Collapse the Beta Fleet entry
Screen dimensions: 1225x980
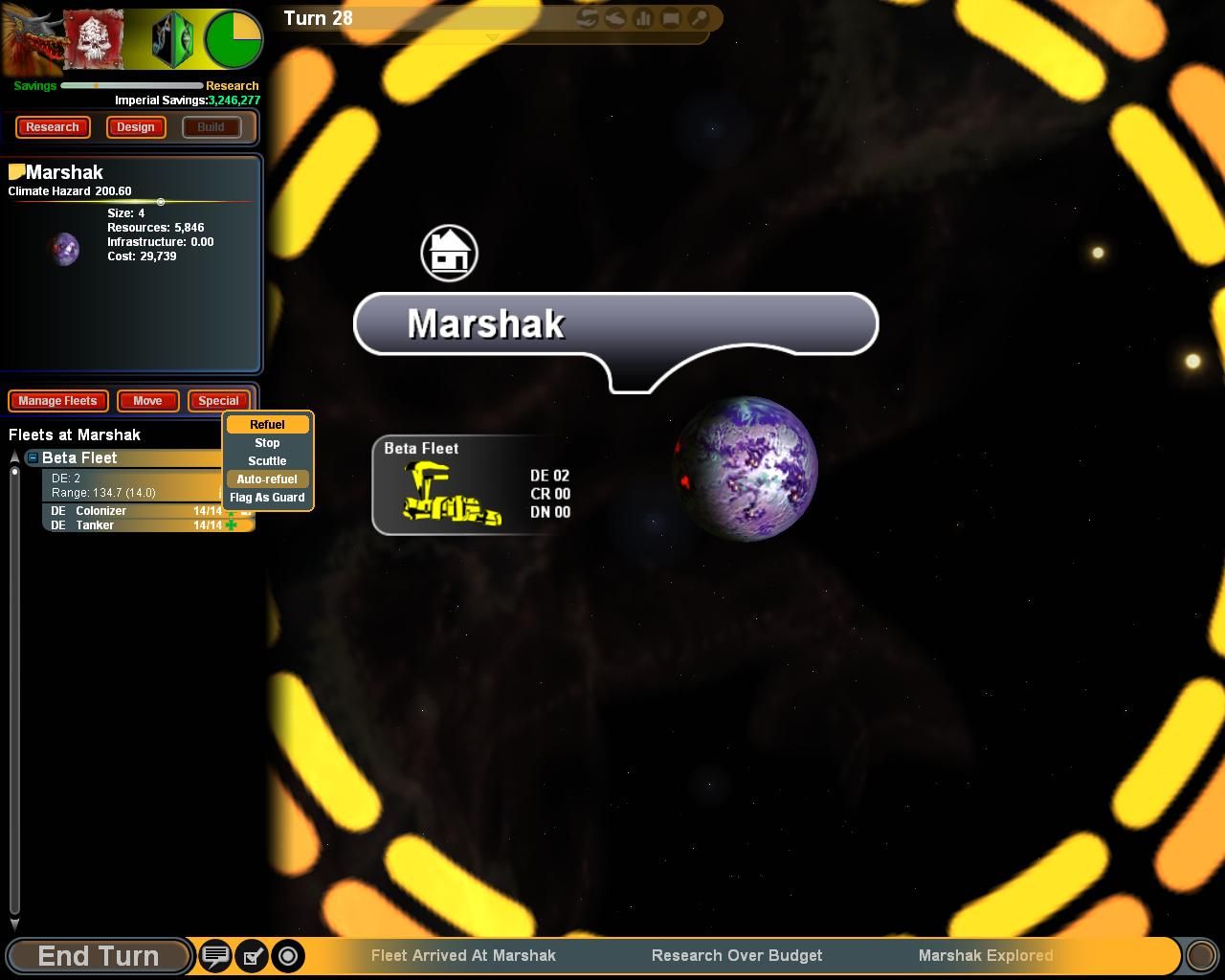pyautogui.click(x=33, y=458)
